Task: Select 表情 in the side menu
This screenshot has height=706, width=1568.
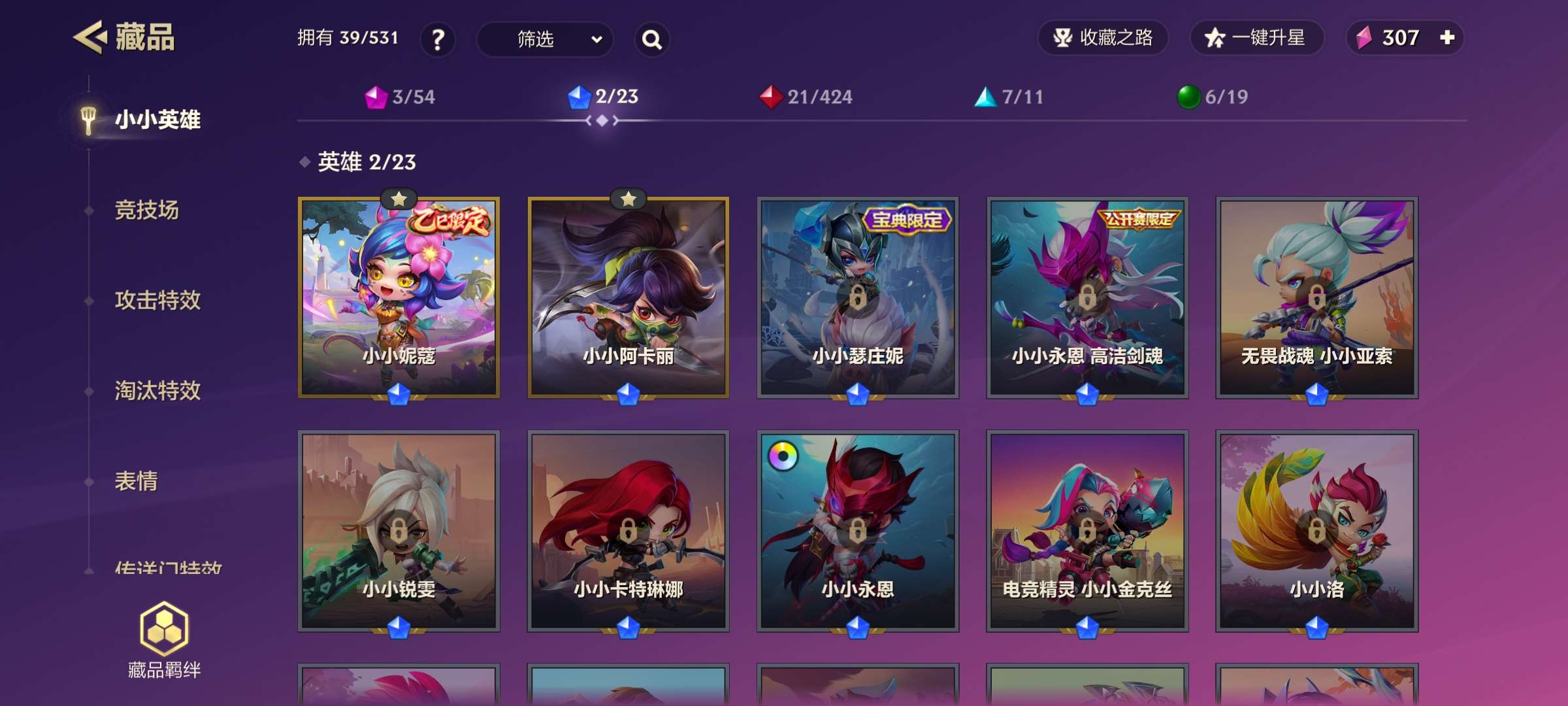Action: (136, 482)
